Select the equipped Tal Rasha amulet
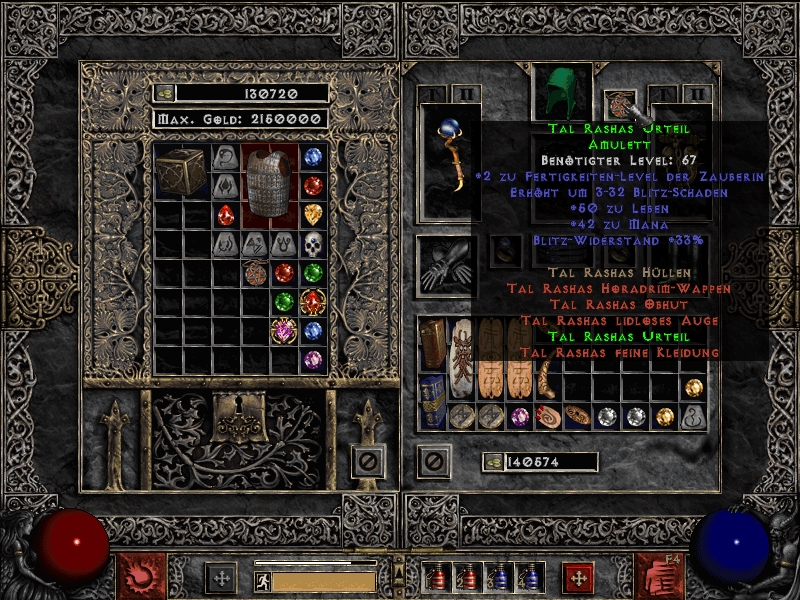800x600 pixels. (x=619, y=103)
